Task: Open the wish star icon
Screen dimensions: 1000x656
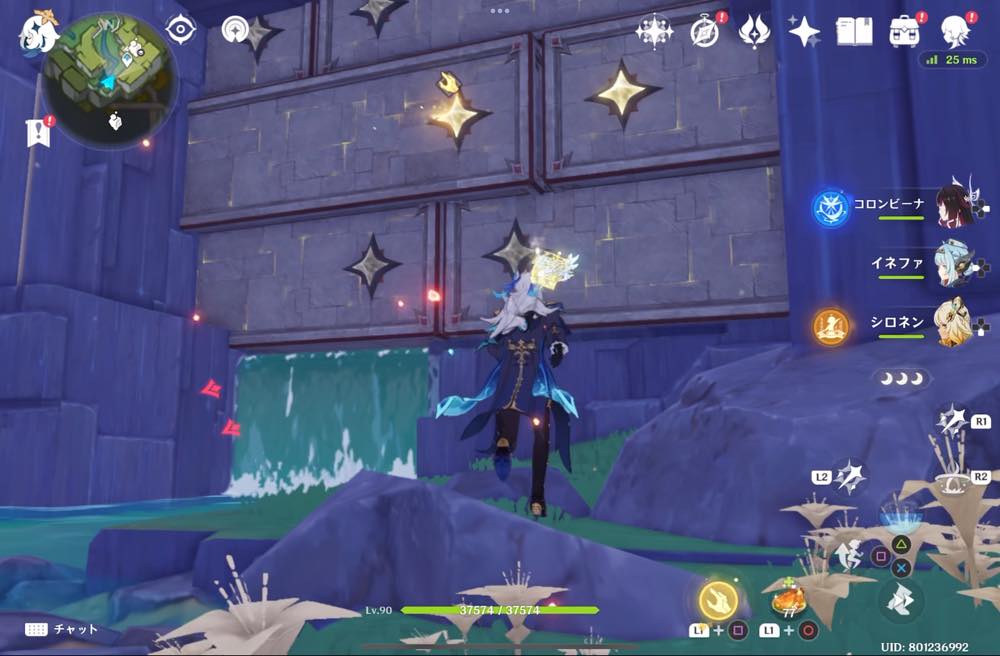Action: click(x=804, y=32)
